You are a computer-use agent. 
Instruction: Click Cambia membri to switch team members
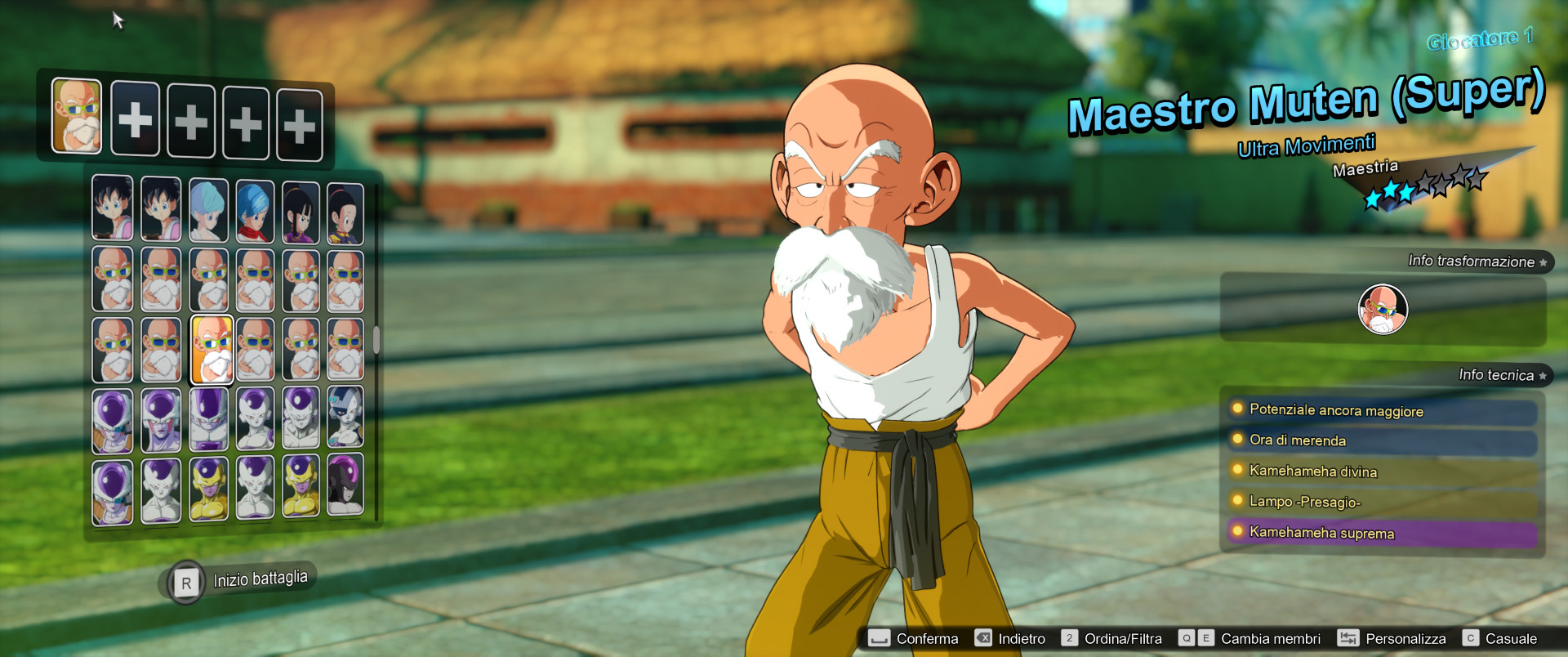coord(1271,638)
